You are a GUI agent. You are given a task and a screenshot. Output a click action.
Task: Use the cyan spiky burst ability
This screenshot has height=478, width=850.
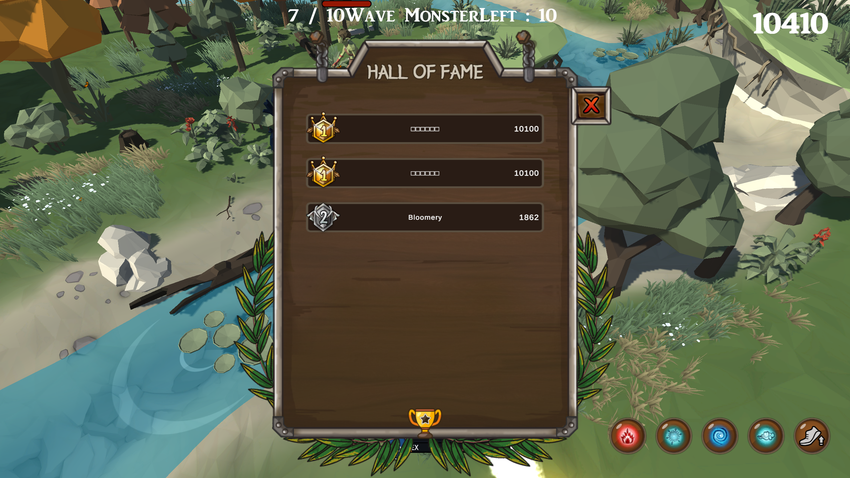[674, 436]
